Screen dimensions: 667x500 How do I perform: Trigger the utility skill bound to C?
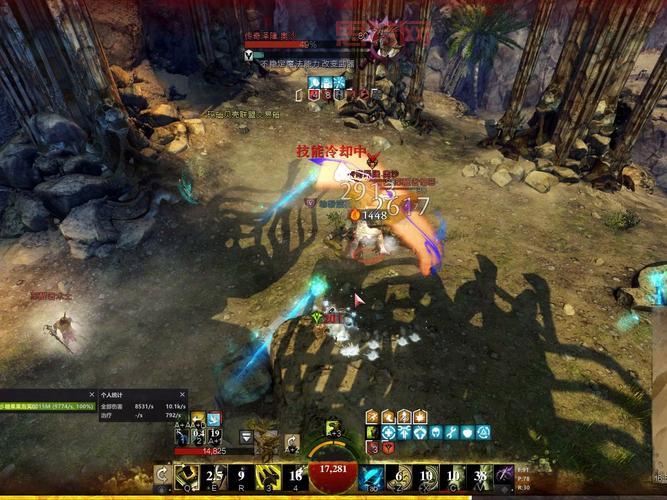[x=453, y=475]
